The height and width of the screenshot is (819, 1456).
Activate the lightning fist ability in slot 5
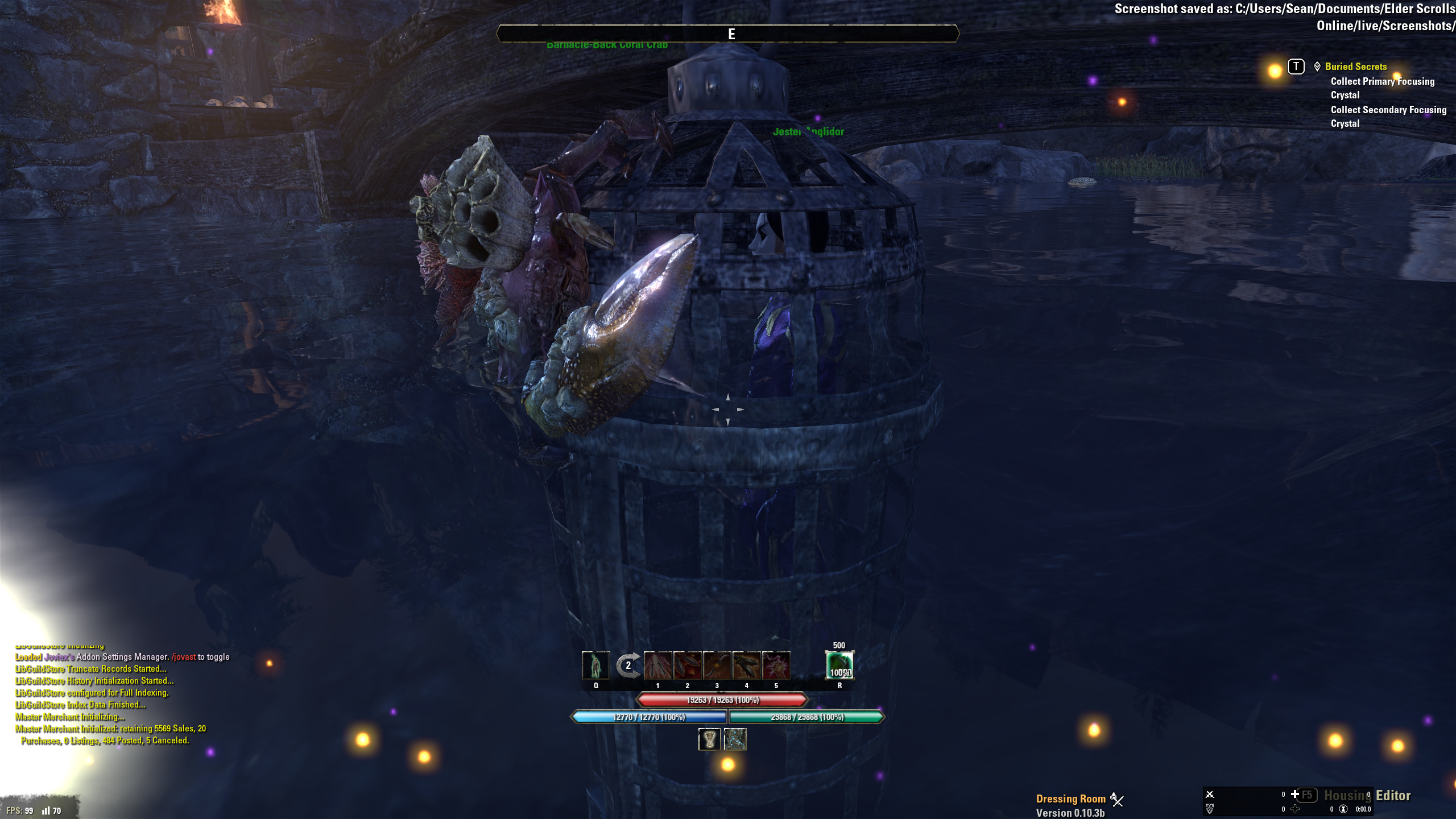click(776, 665)
